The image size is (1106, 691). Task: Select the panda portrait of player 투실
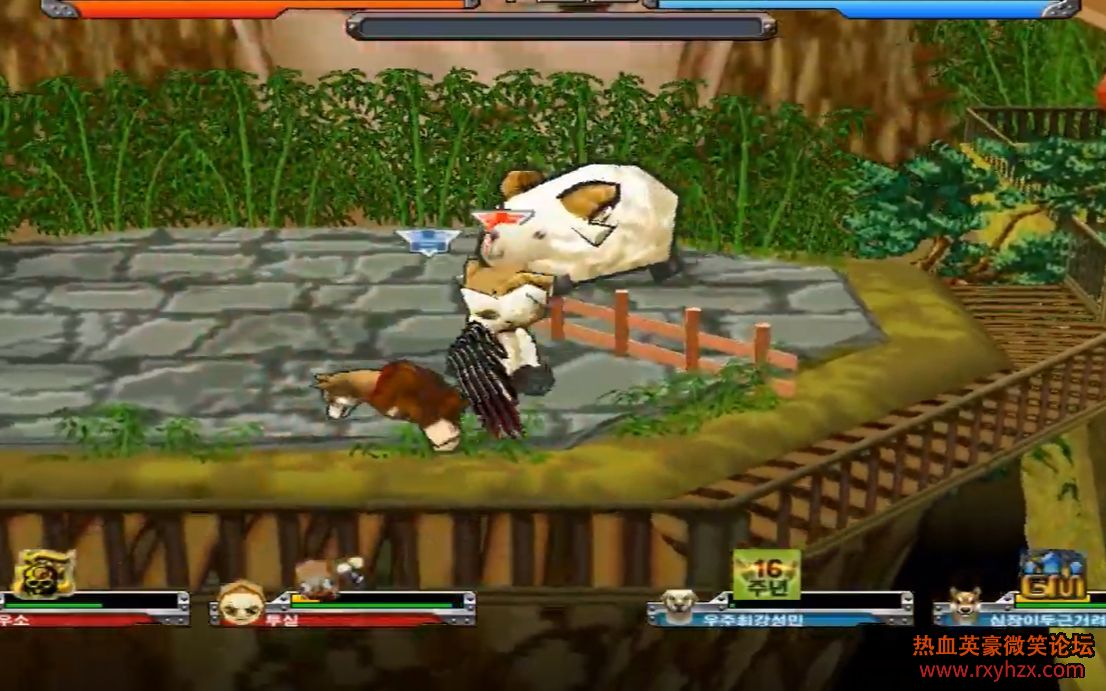click(241, 604)
